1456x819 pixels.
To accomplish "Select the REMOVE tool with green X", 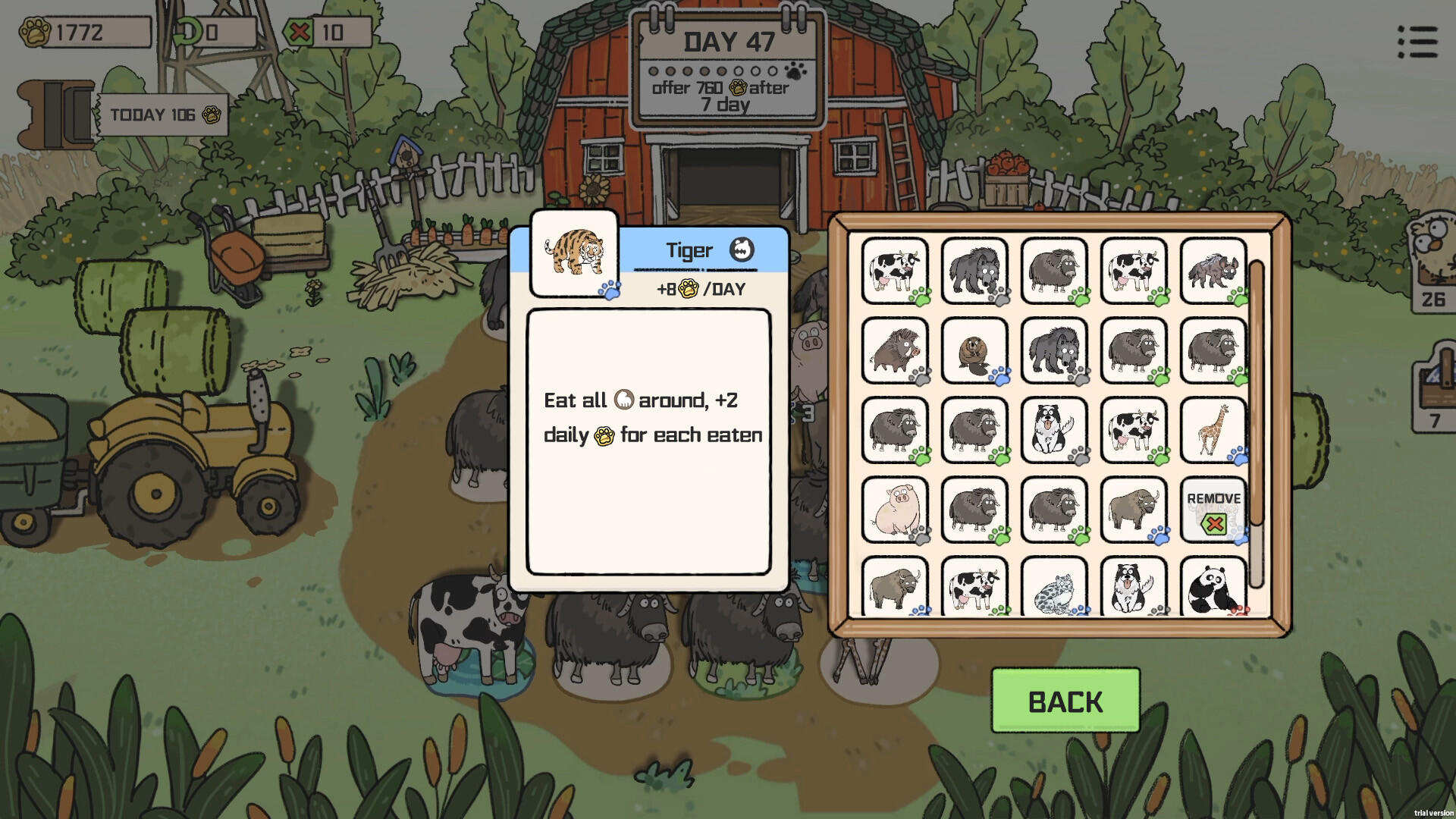I will pos(1213,510).
